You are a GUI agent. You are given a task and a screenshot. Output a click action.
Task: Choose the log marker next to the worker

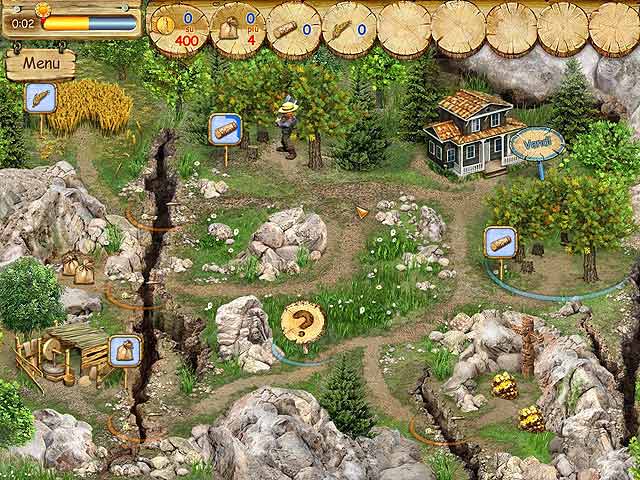coord(225,129)
